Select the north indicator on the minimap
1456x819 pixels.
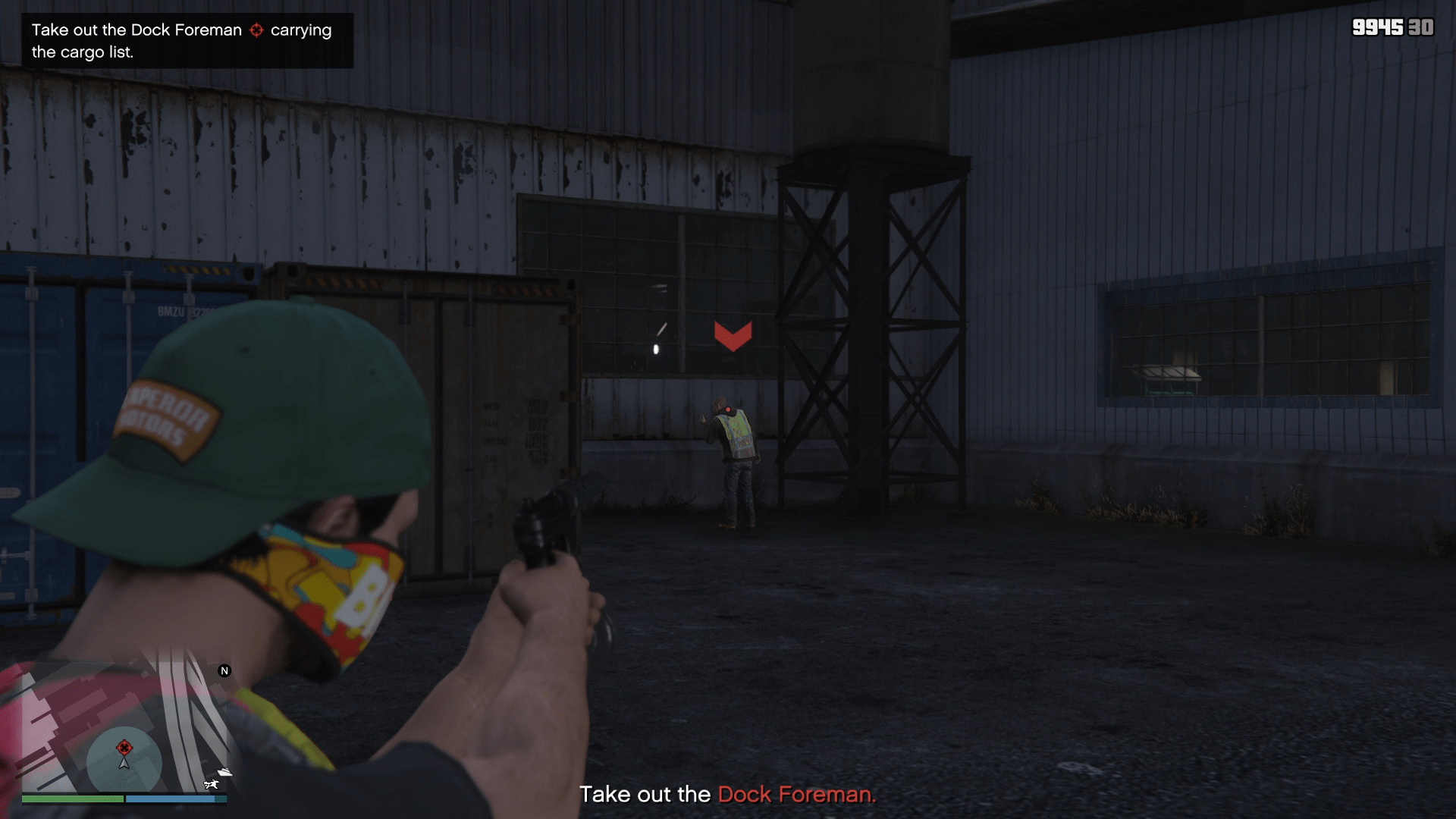click(224, 670)
